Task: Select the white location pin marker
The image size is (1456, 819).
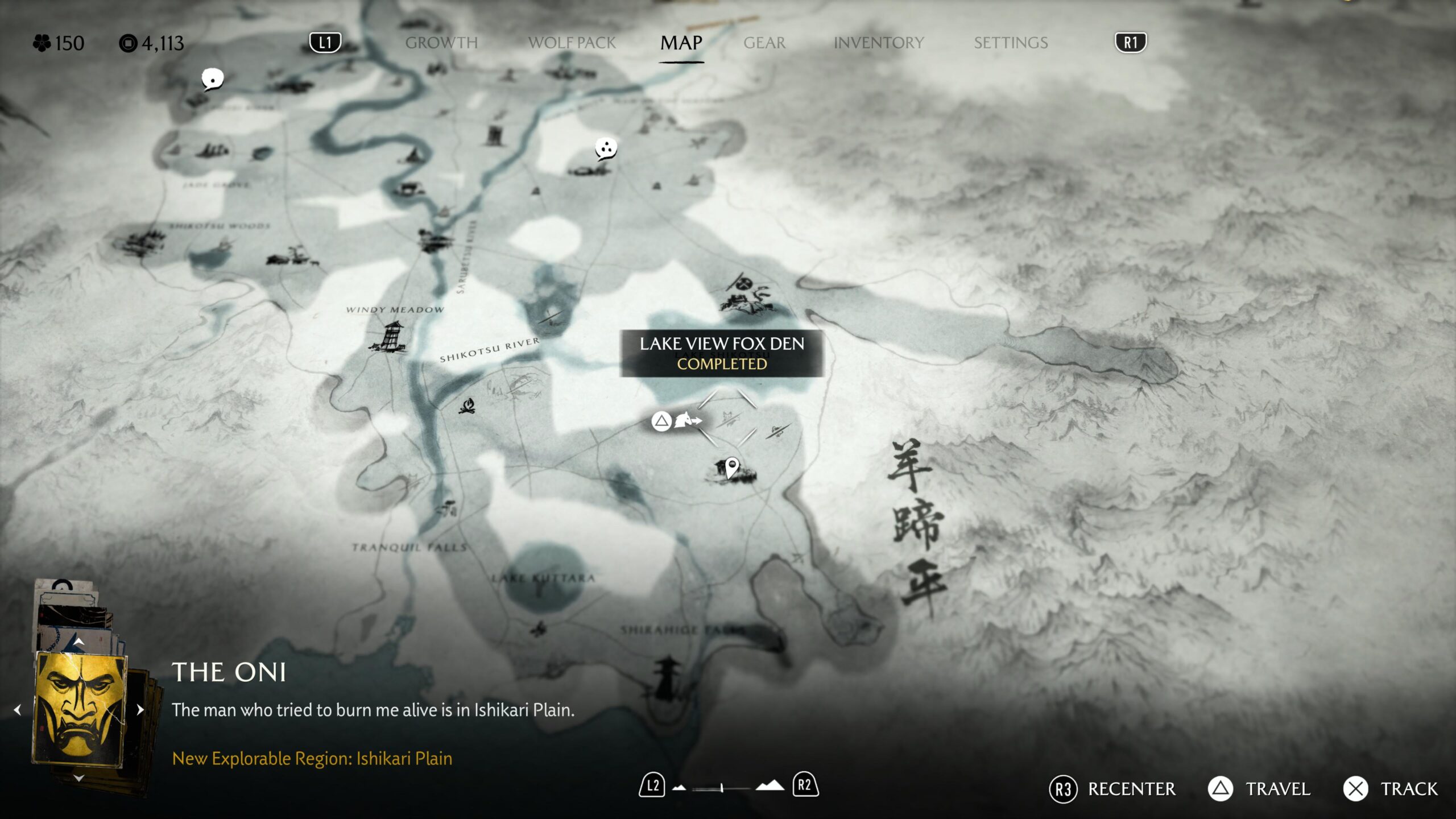Action: point(732,468)
